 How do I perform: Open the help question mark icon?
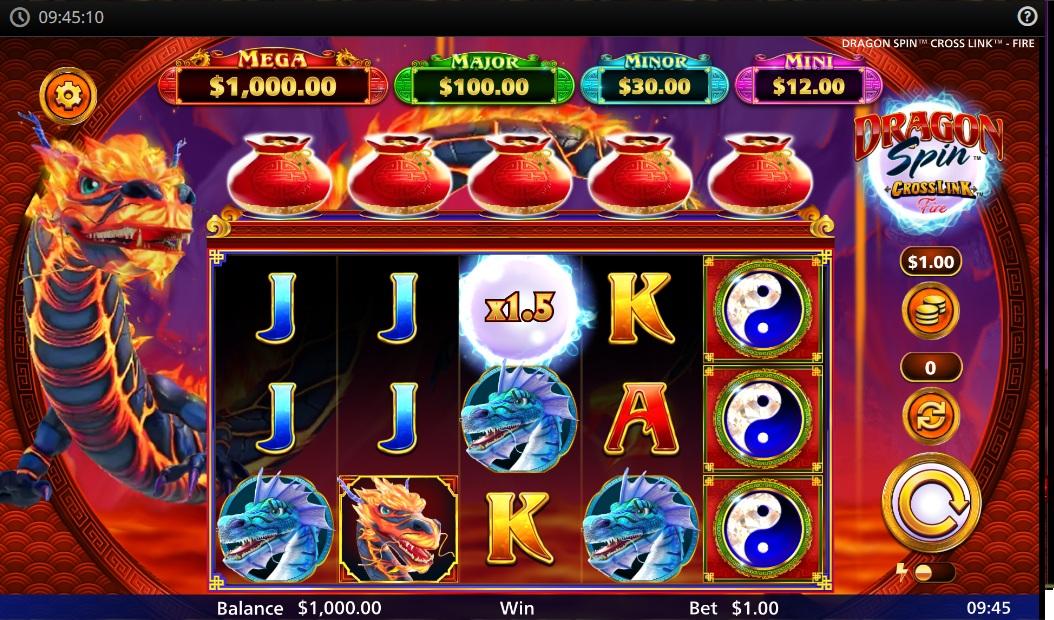1027,16
